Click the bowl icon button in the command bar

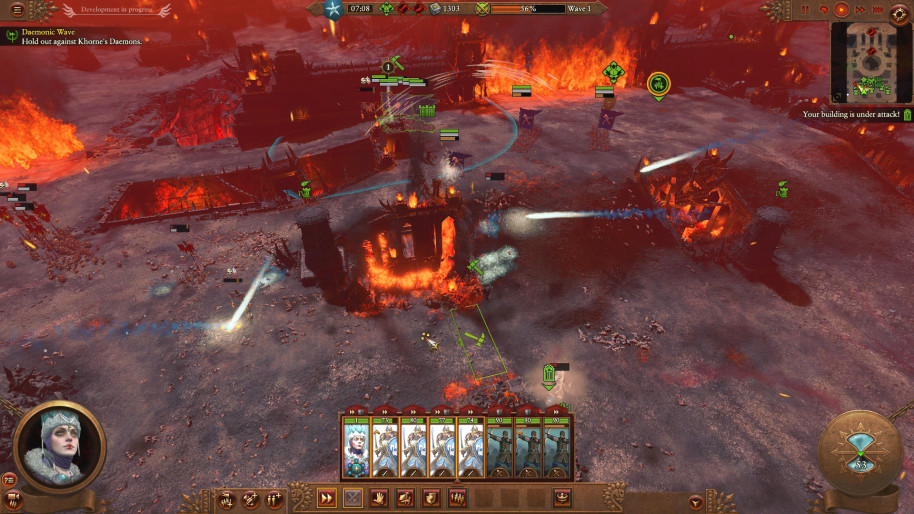point(562,497)
